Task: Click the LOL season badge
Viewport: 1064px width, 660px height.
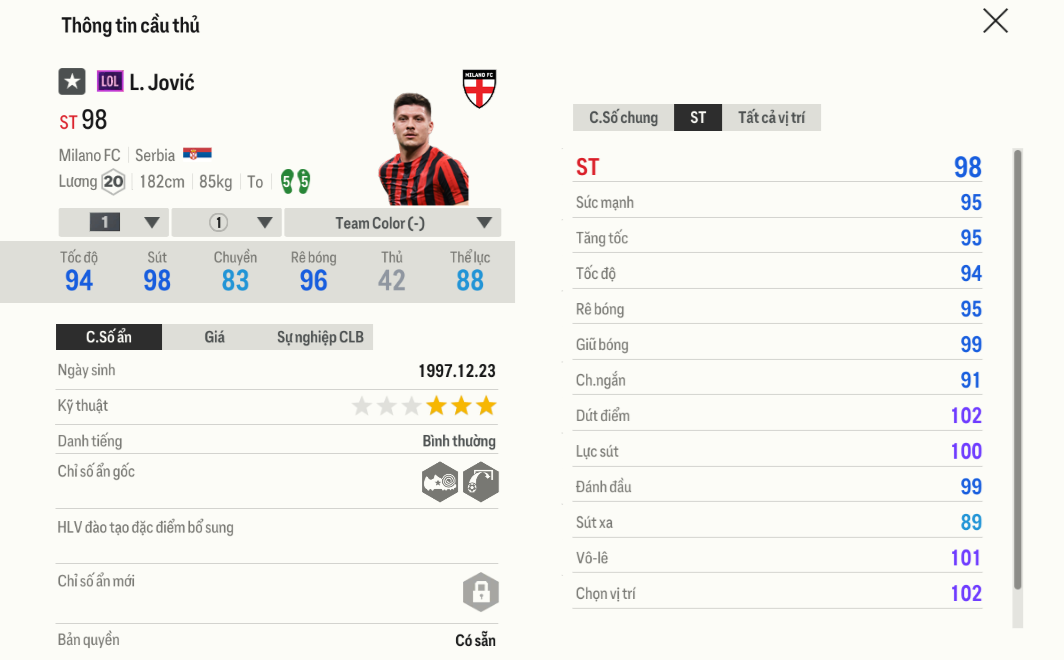Action: click(110, 82)
